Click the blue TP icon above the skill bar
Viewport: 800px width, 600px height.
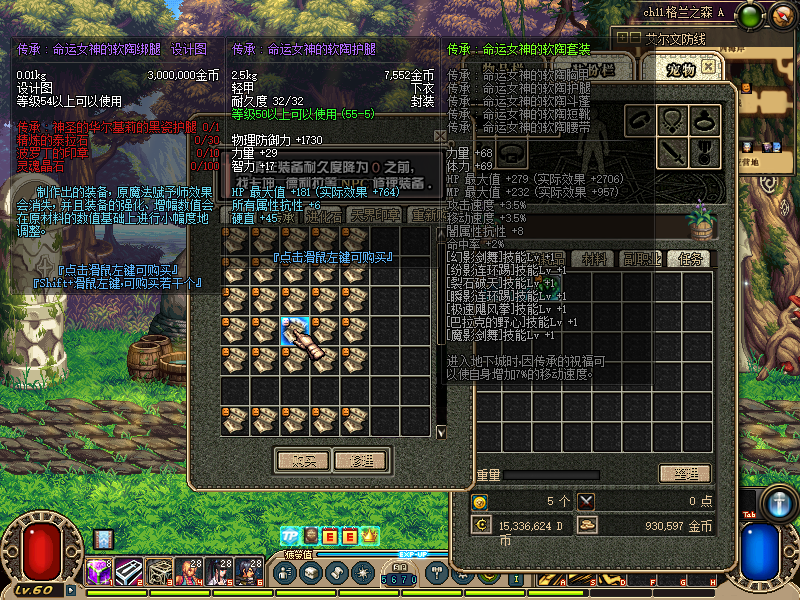click(289, 537)
